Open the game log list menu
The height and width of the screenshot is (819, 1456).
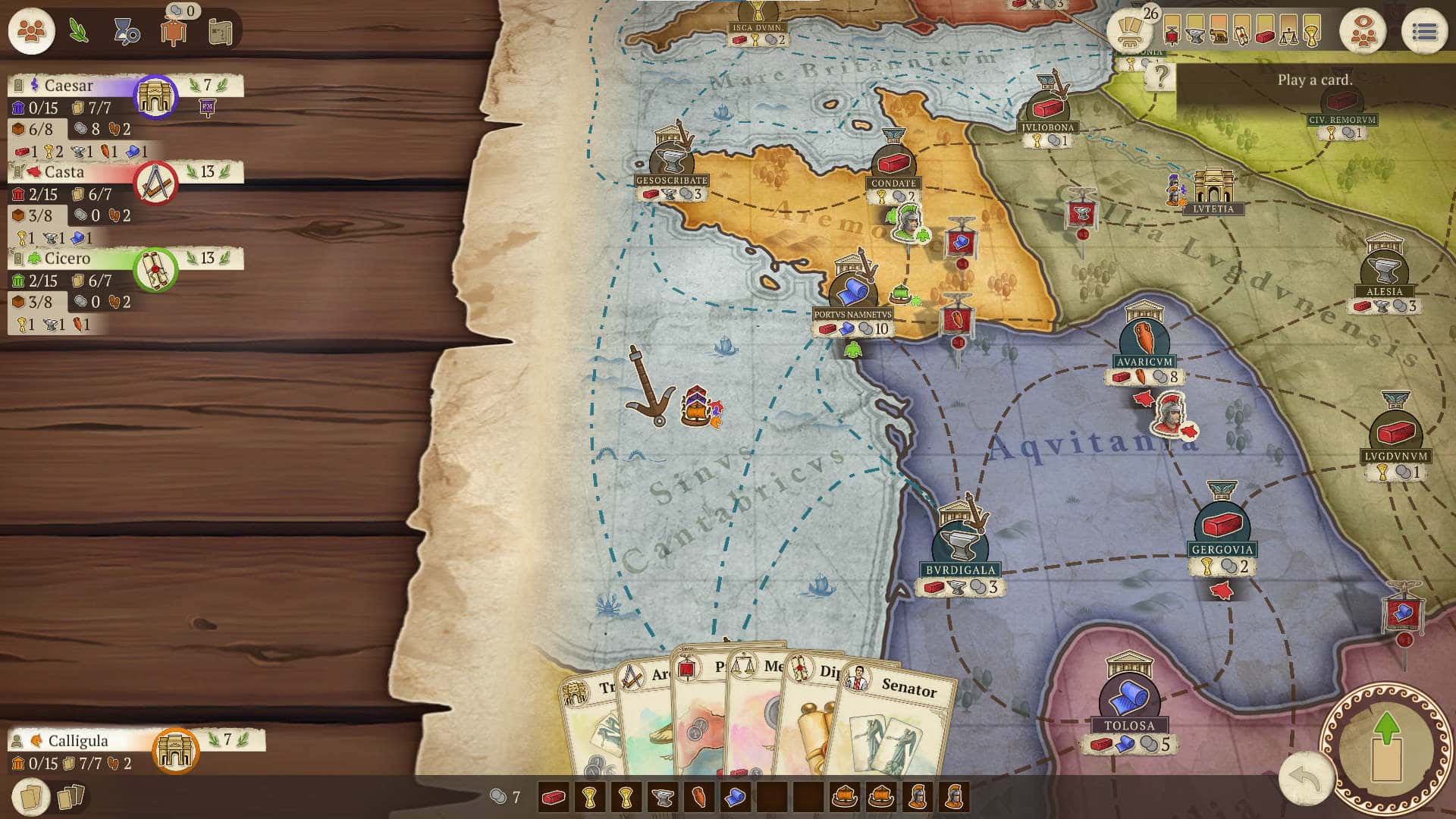pyautogui.click(x=1424, y=30)
